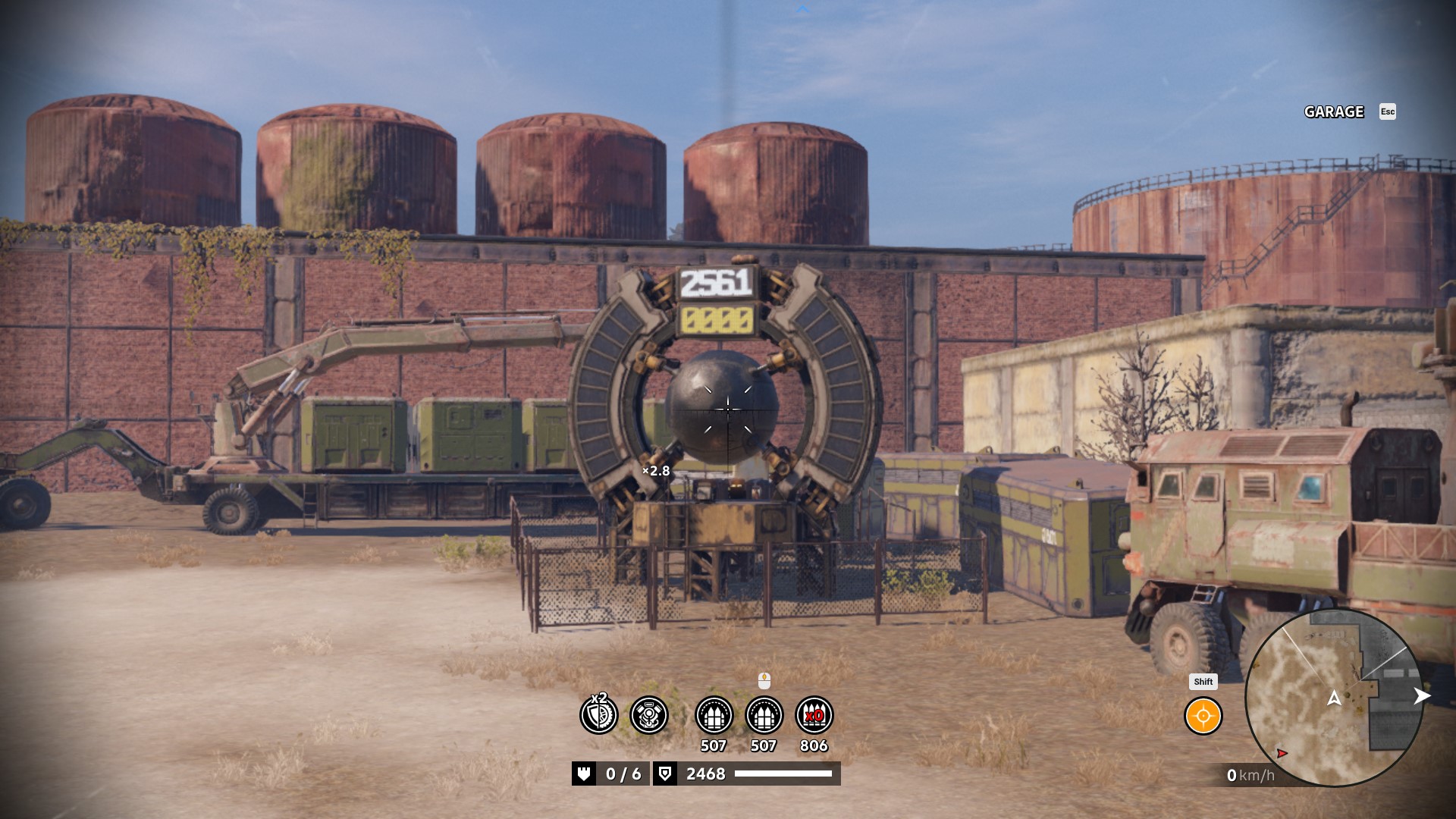Click the orange crosshair targeting icon
This screenshot has height=819, width=1456.
click(1203, 717)
